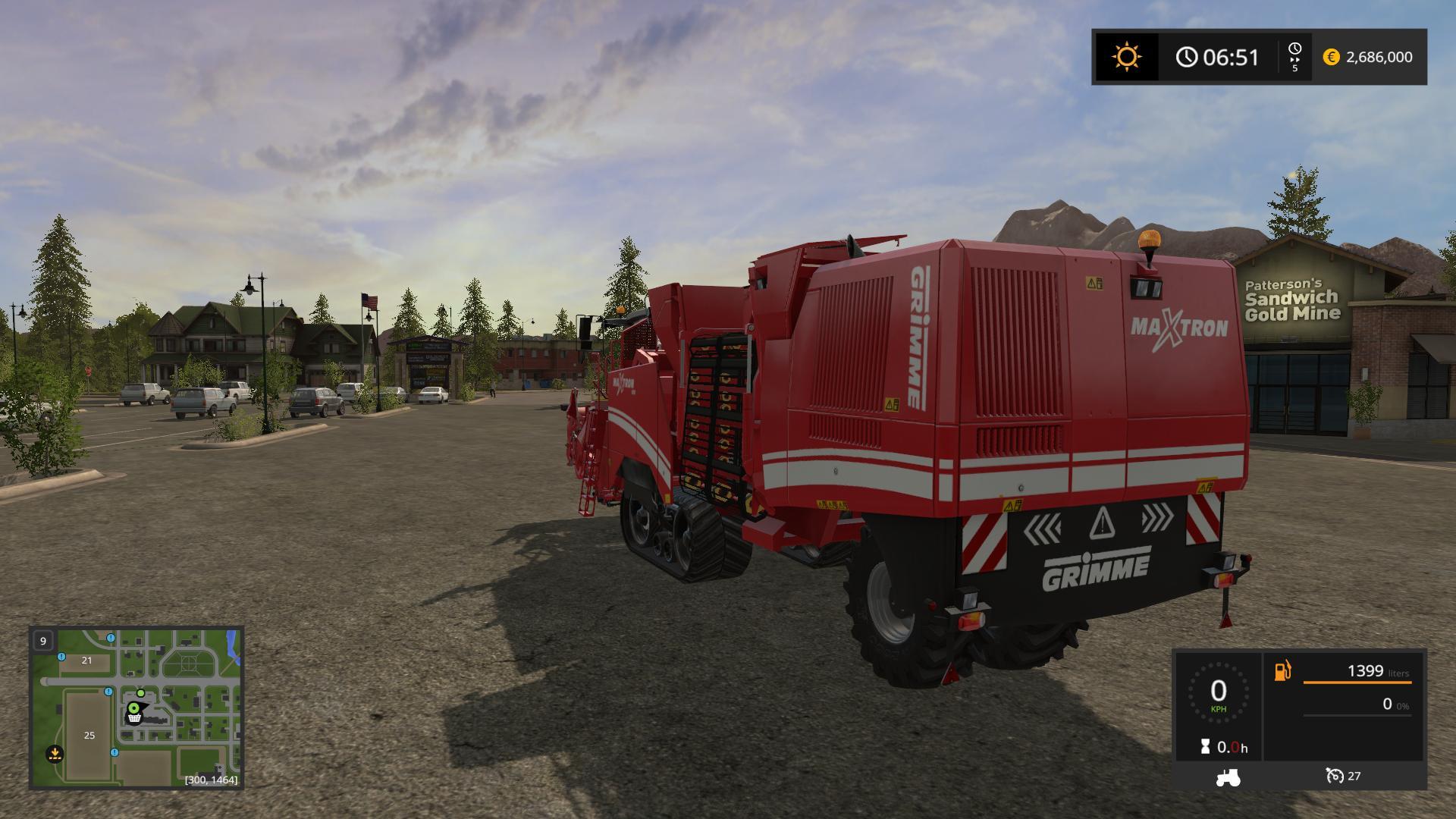1456x819 pixels.
Task: Click the hourglass operating hours icon
Action: [x=1206, y=747]
